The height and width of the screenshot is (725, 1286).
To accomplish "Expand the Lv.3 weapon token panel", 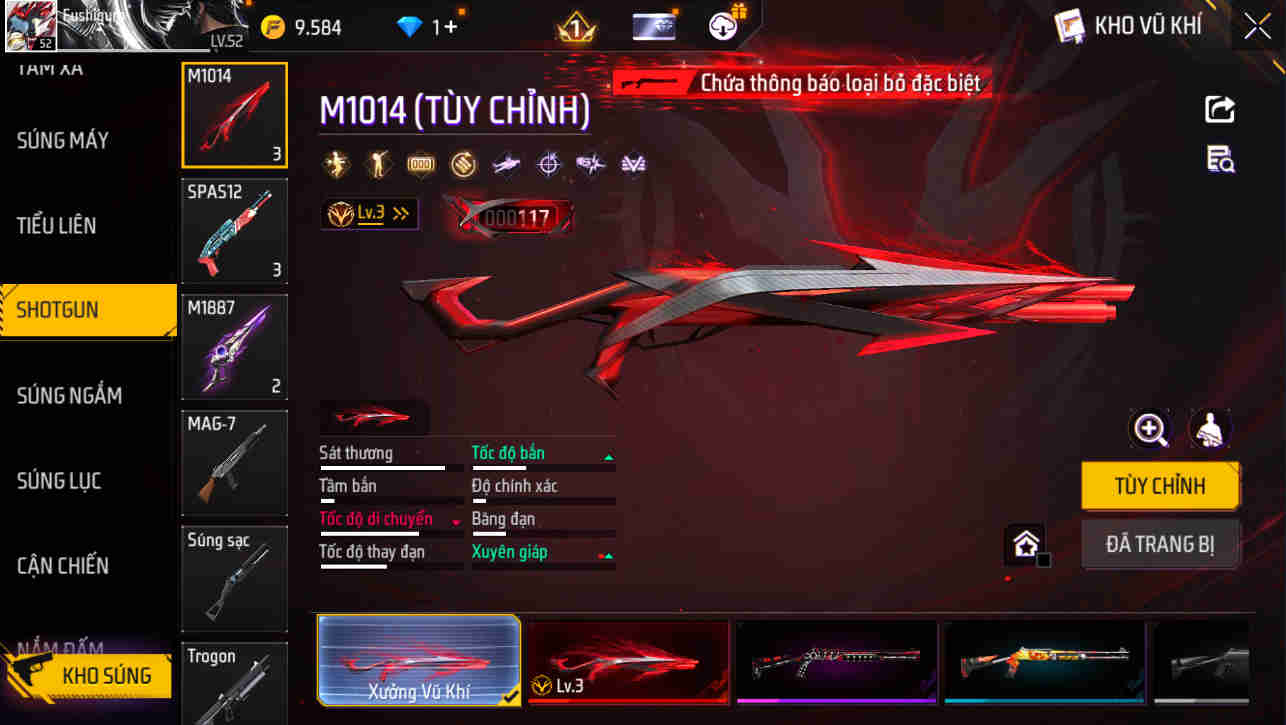I will coord(369,213).
